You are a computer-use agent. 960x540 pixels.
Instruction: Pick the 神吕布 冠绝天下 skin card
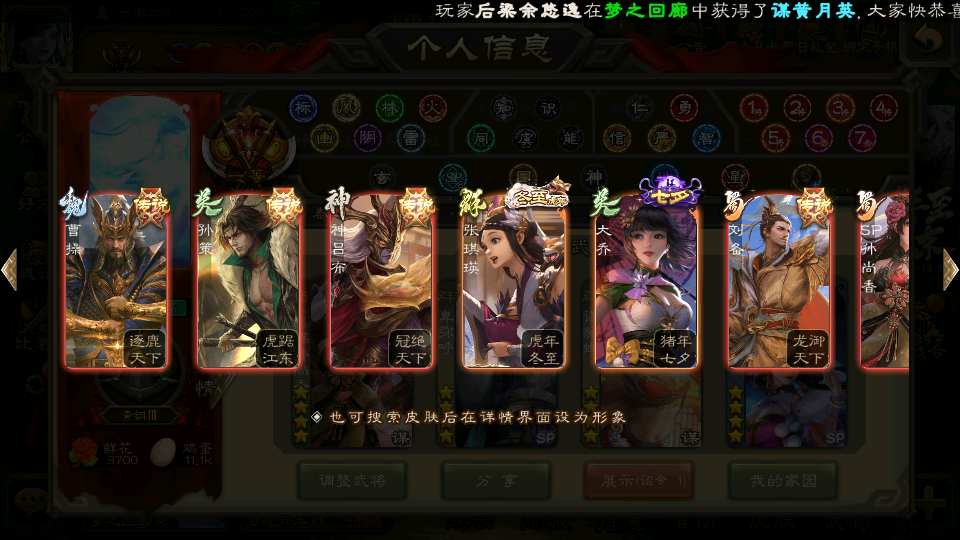pos(381,282)
